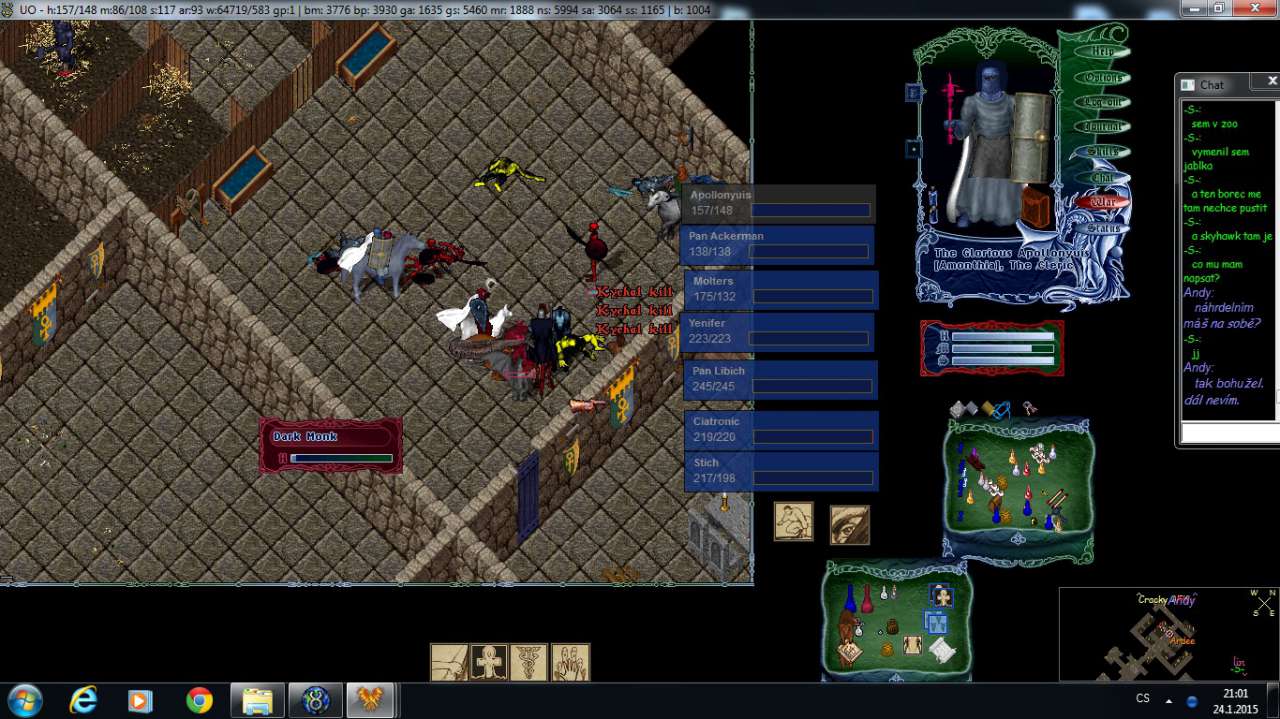Open the Journal from the paperdoll
Screen dimensions: 1280x719
(1103, 127)
